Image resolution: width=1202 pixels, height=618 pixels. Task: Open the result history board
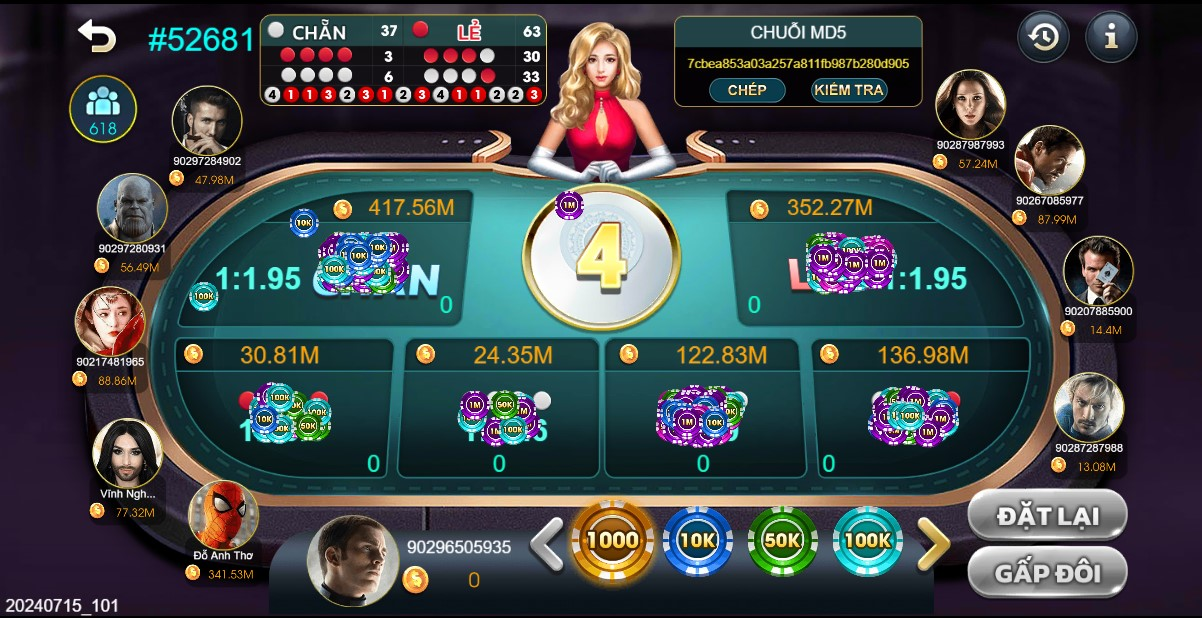pos(404,60)
